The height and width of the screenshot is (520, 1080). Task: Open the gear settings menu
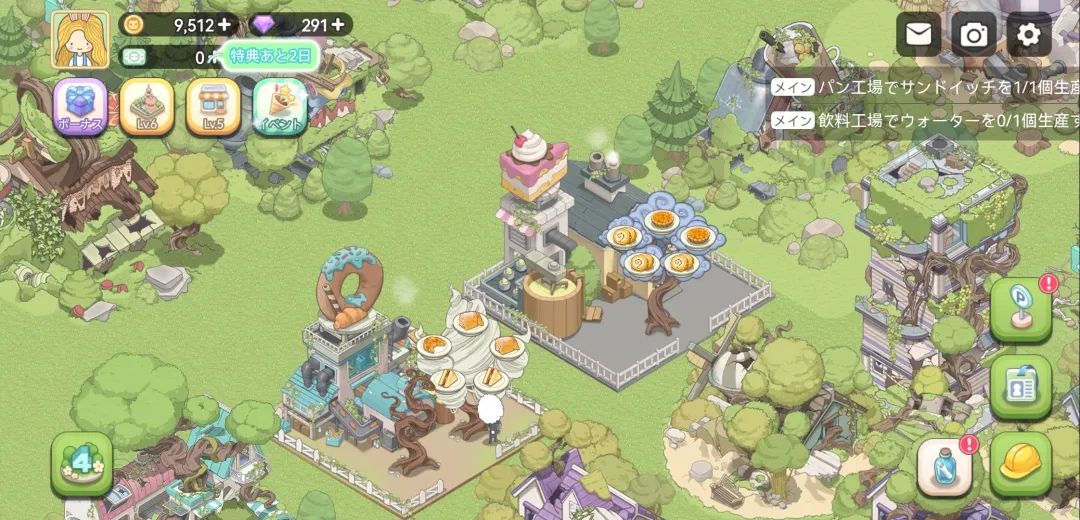coord(1028,36)
